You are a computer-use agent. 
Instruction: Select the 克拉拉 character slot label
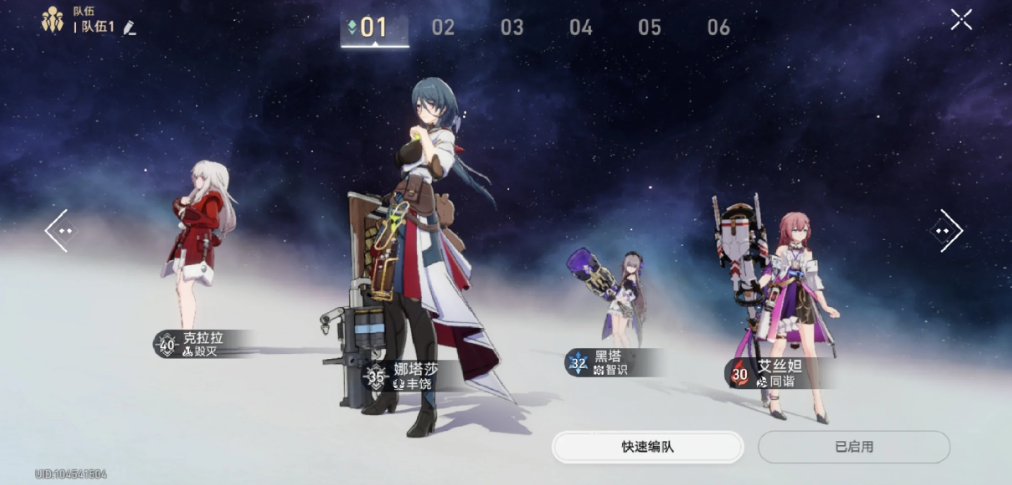(200, 344)
